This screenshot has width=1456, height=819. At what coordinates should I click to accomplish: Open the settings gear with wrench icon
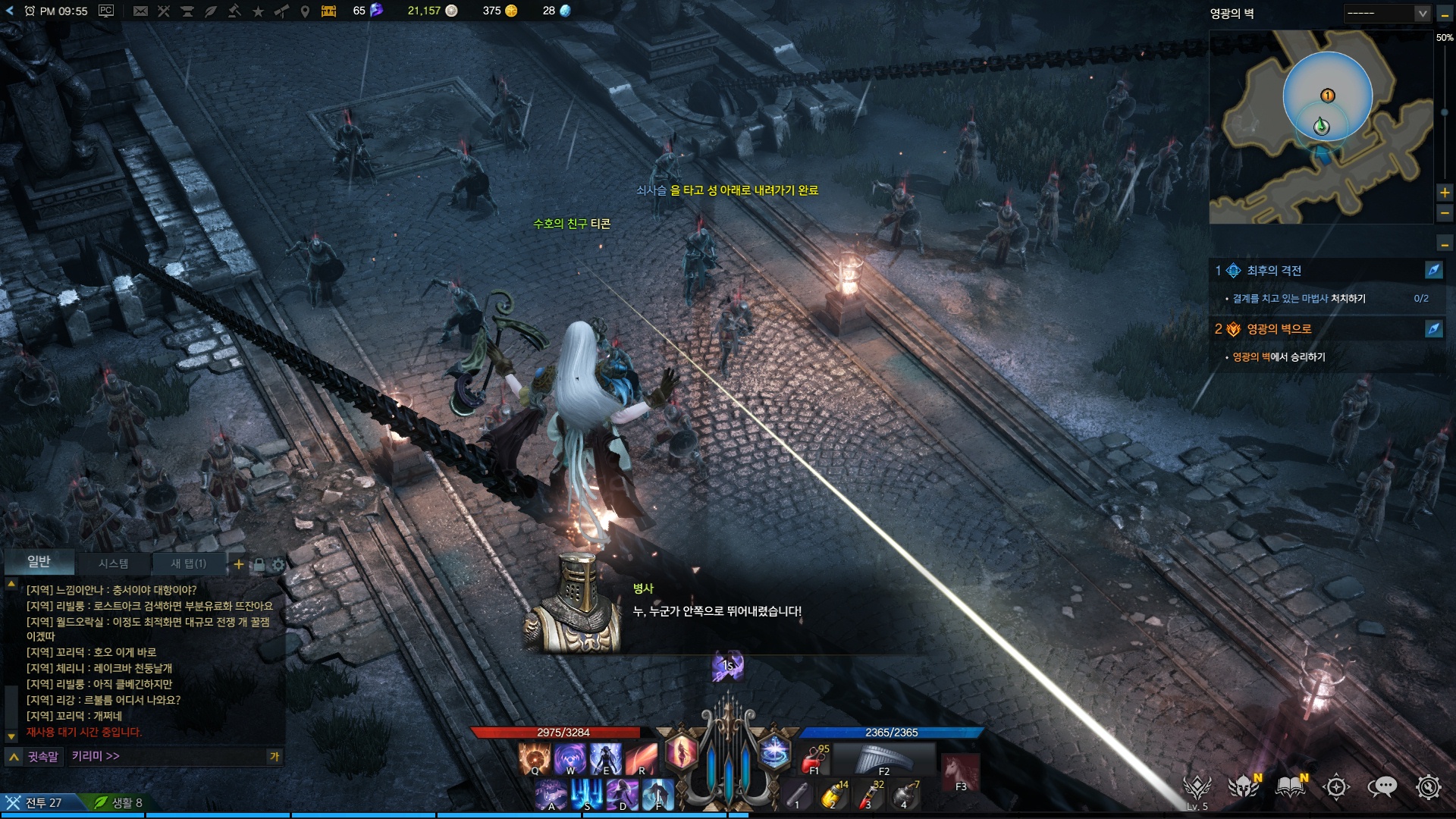(1428, 787)
